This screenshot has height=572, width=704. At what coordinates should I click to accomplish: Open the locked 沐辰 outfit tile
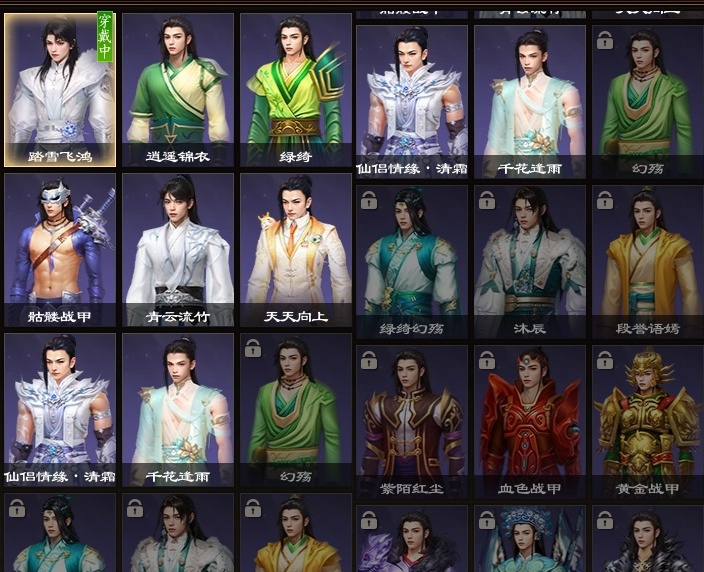tap(530, 262)
